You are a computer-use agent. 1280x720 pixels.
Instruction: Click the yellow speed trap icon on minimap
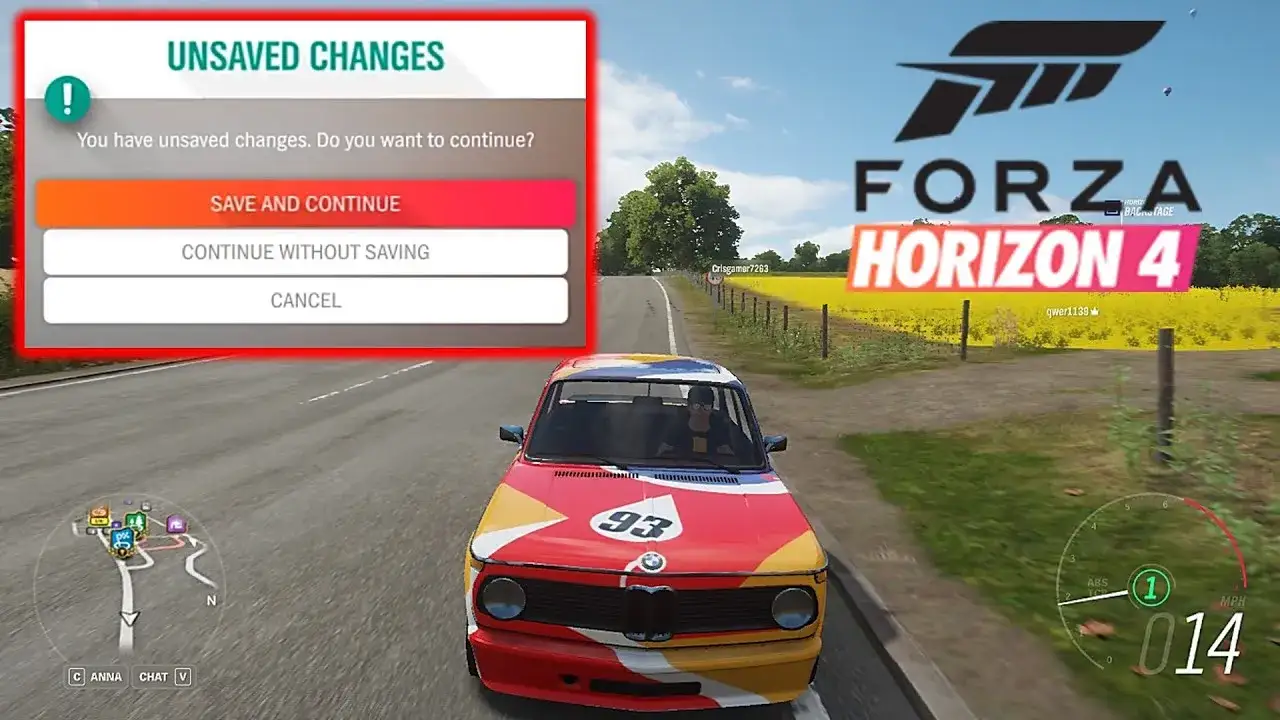pos(98,521)
